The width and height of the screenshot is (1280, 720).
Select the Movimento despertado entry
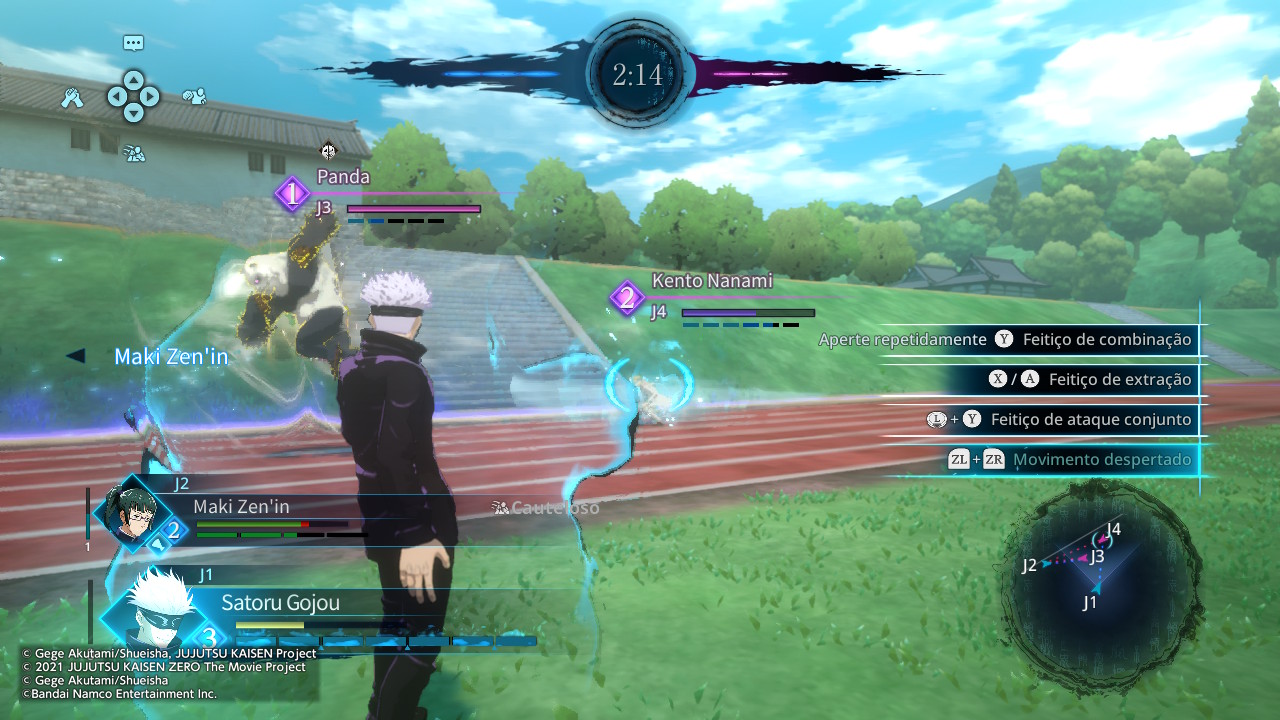(x=1070, y=460)
